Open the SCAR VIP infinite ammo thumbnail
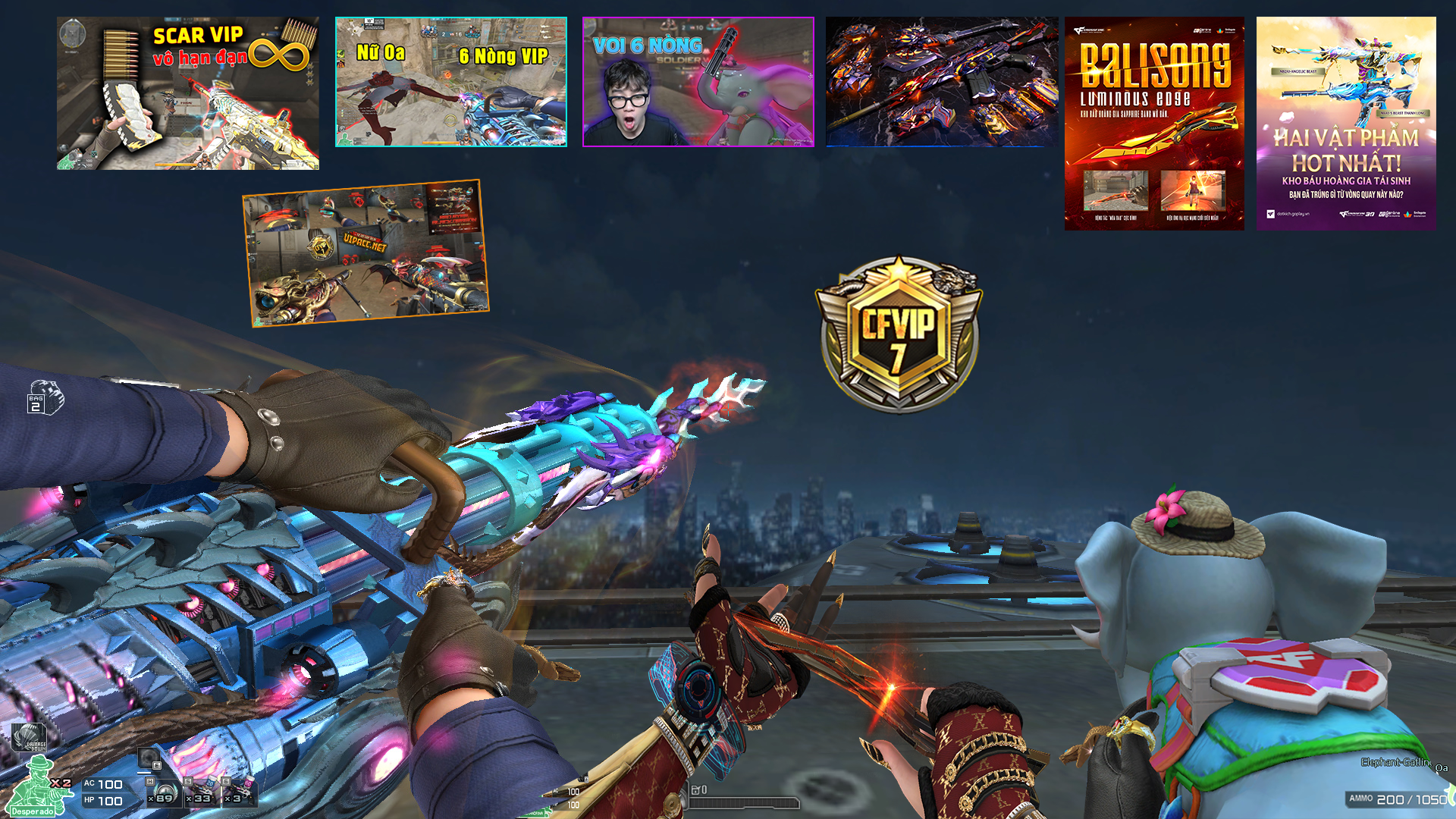Image resolution: width=1456 pixels, height=819 pixels. [x=187, y=93]
